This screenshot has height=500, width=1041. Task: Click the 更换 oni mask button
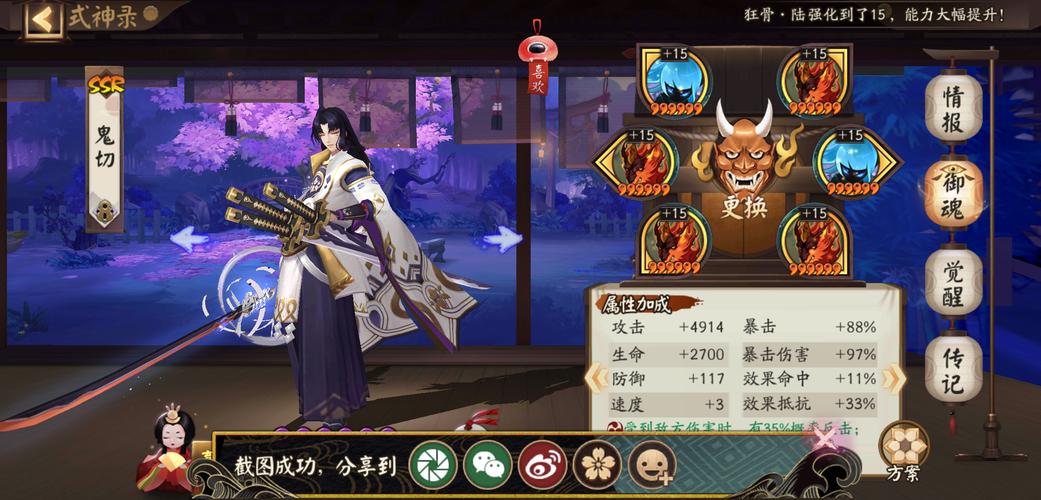pos(745,165)
